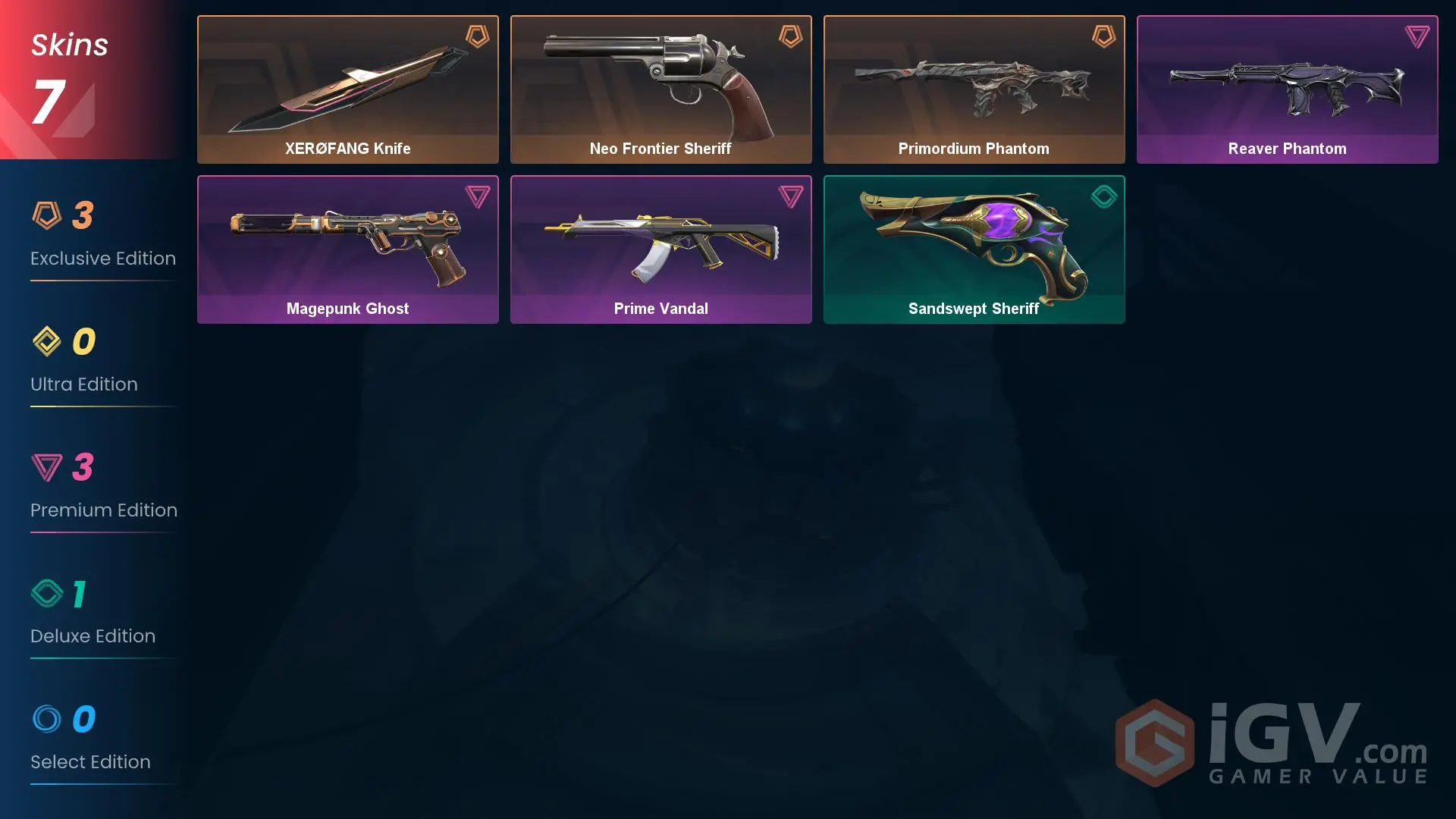Click the Exclusive badge on XERØFANG Knife card
Viewport: 1456px width, 819px height.
coord(477,36)
